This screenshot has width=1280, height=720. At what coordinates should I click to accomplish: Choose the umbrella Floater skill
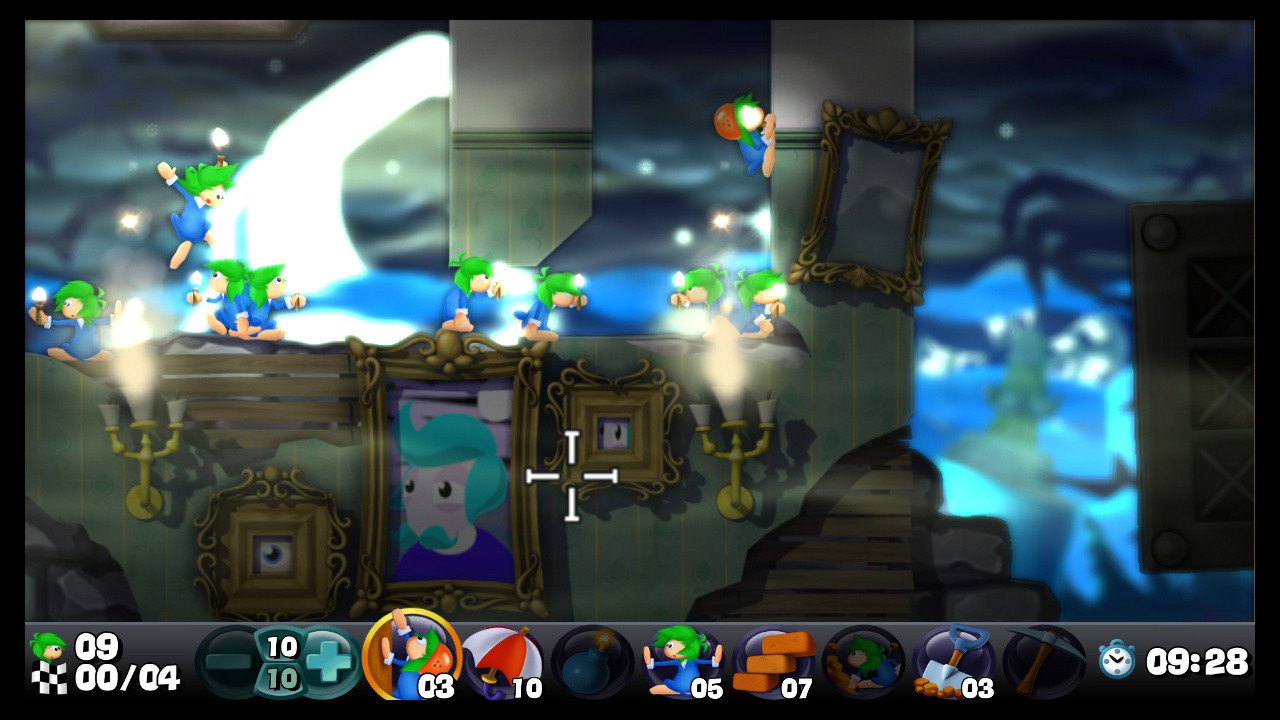[503, 662]
